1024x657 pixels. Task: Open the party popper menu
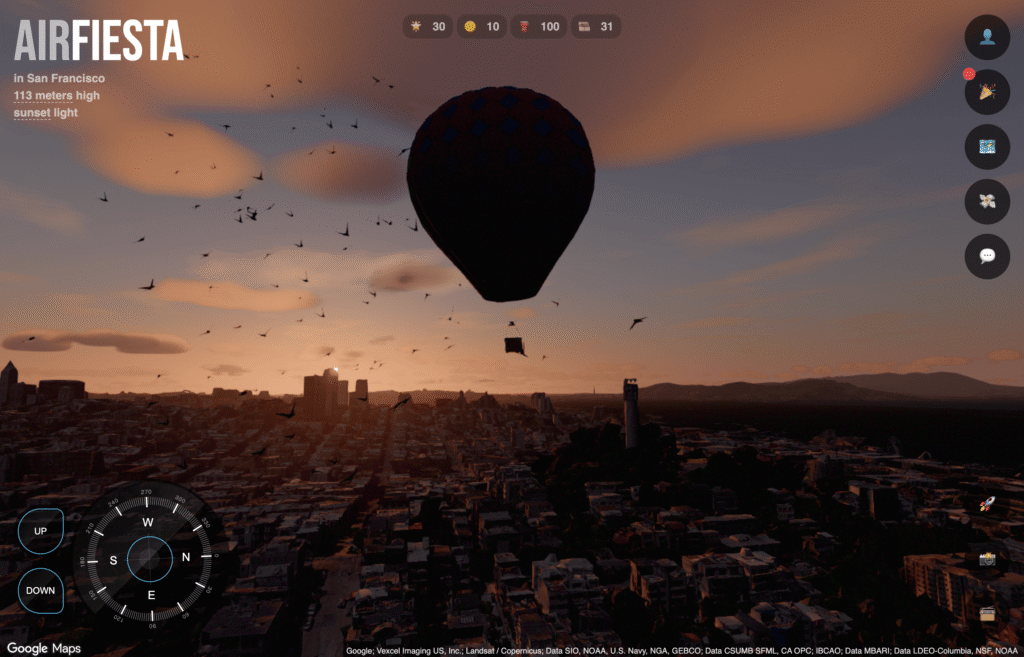pyautogui.click(x=986, y=92)
